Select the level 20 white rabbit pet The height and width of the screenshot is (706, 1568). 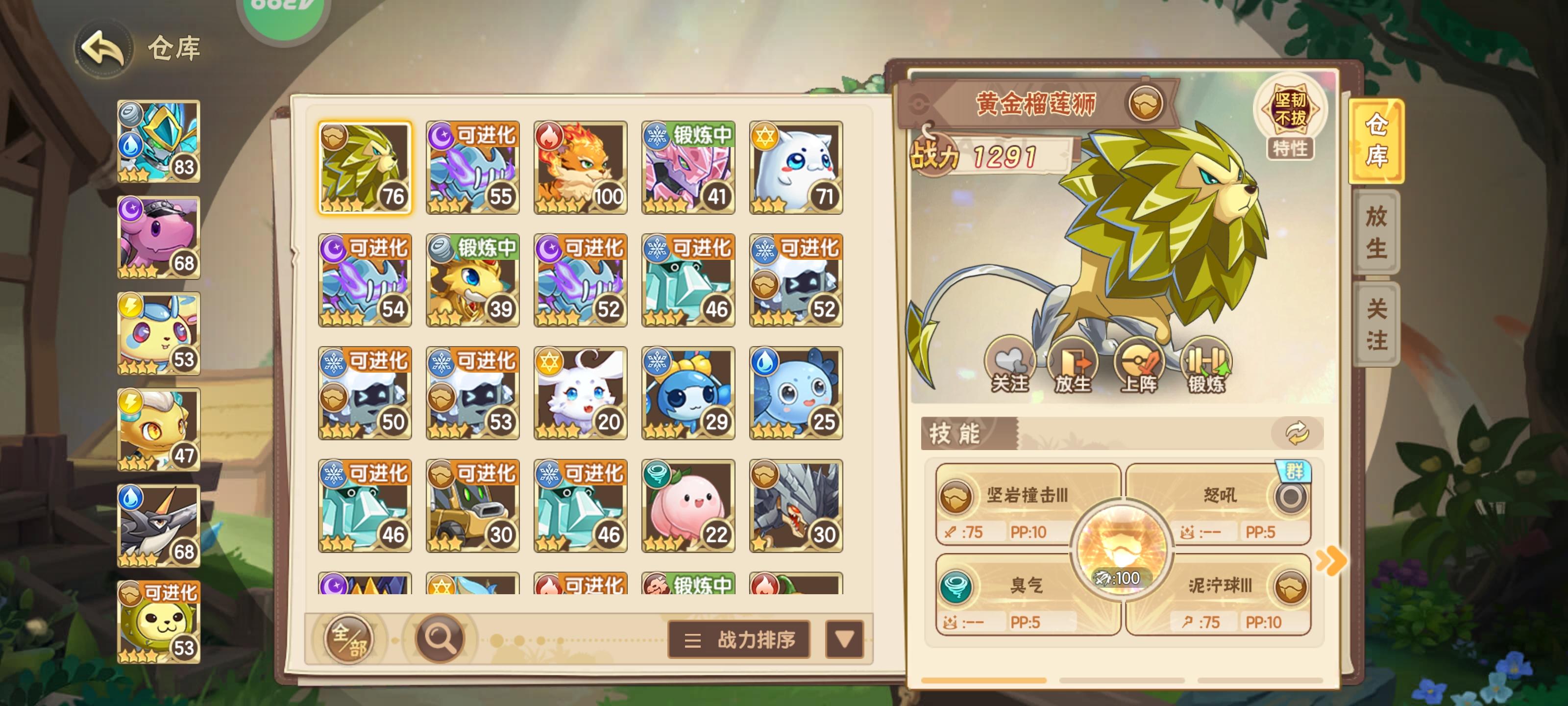click(x=580, y=394)
